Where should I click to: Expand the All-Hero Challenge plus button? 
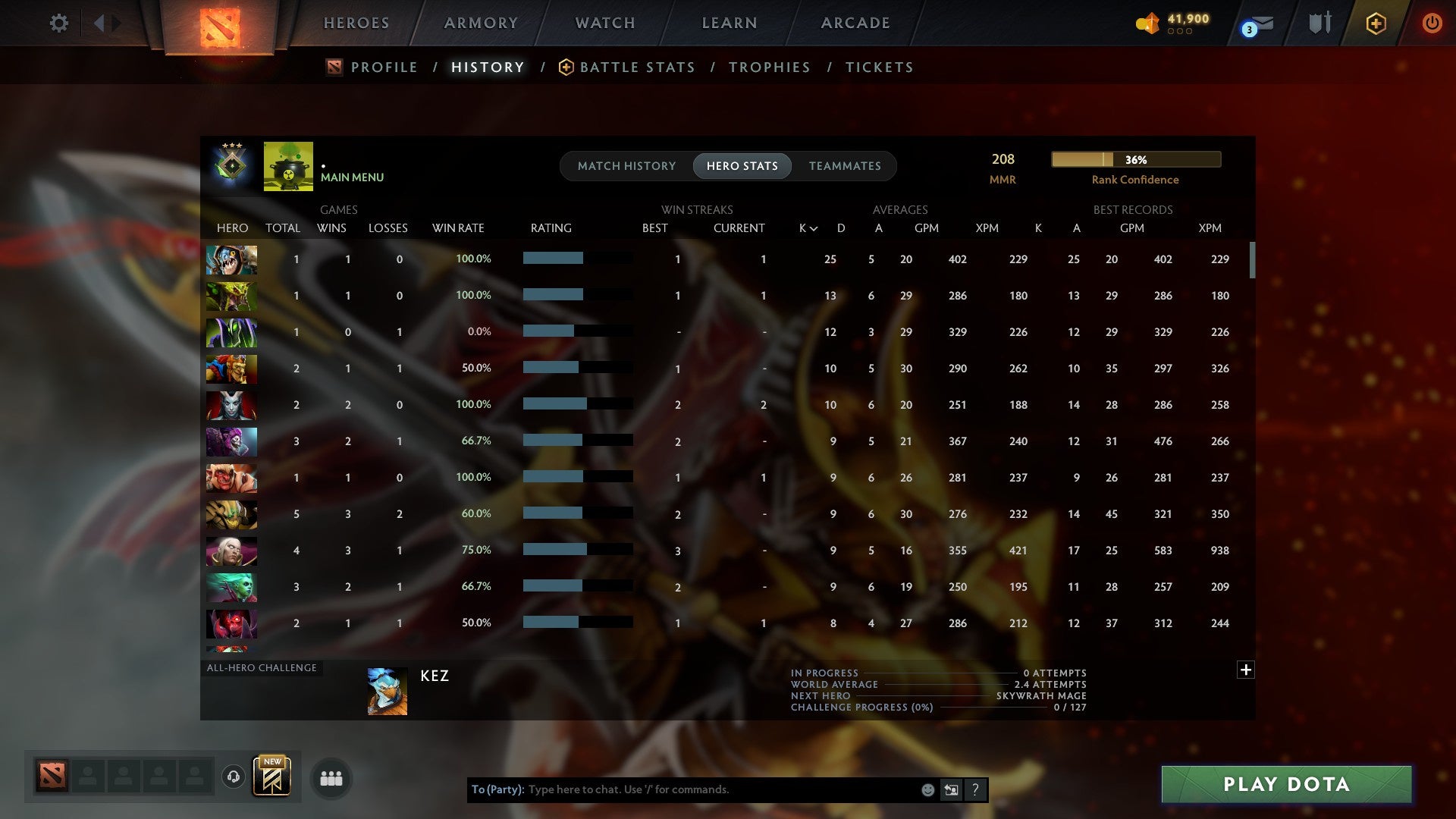1246,670
